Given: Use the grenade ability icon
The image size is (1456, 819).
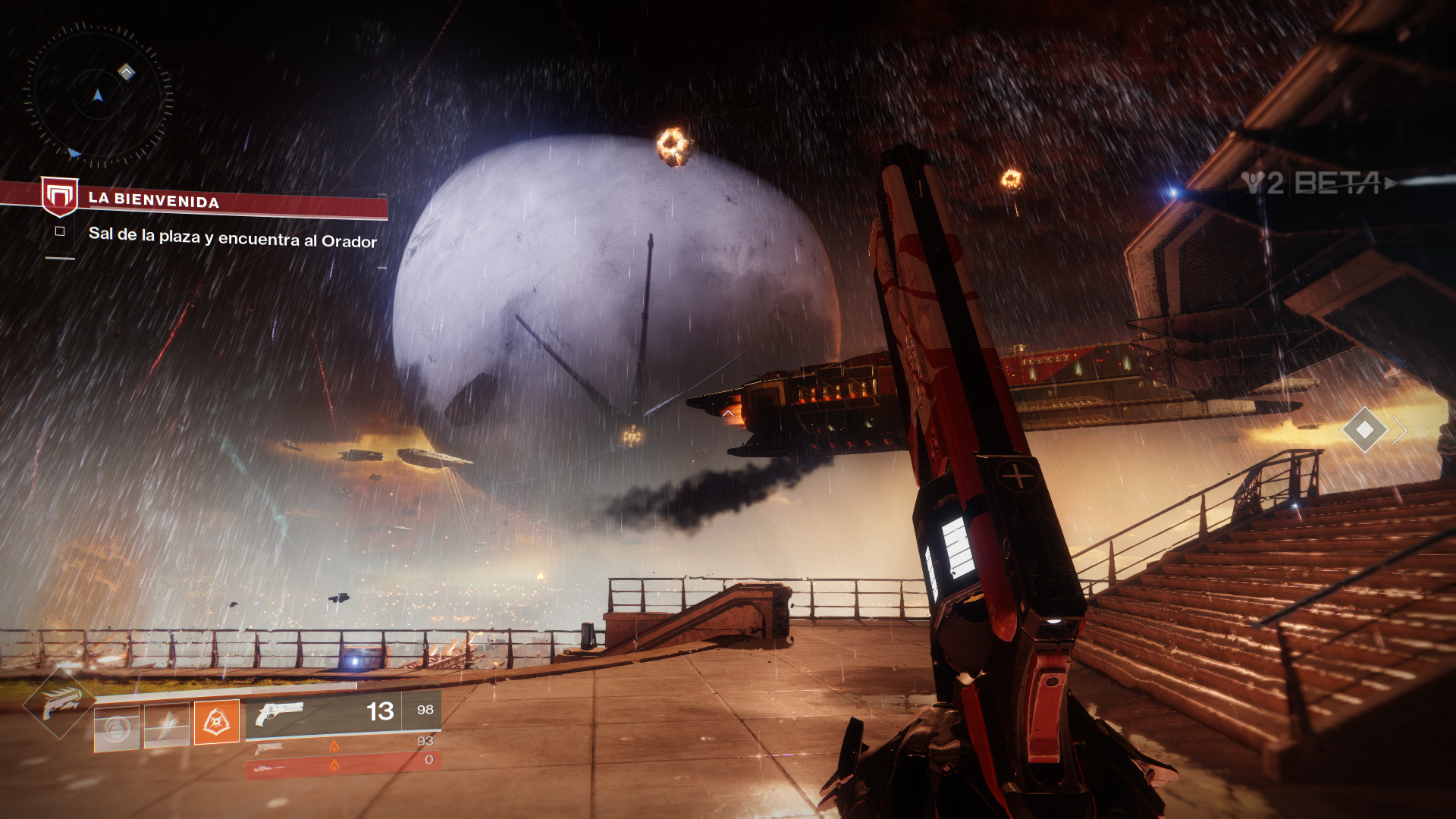Looking at the screenshot, I should point(117,728).
